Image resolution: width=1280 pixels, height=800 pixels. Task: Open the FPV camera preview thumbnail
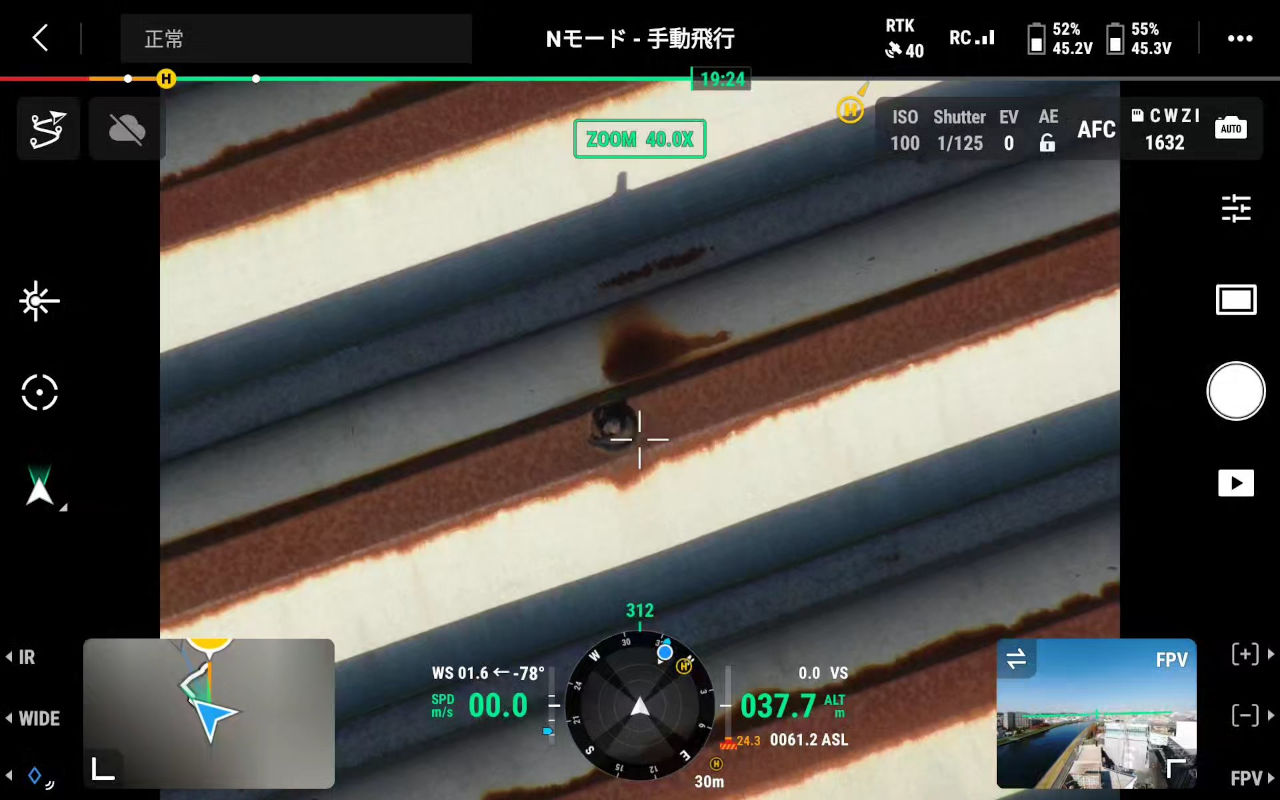tap(1096, 713)
